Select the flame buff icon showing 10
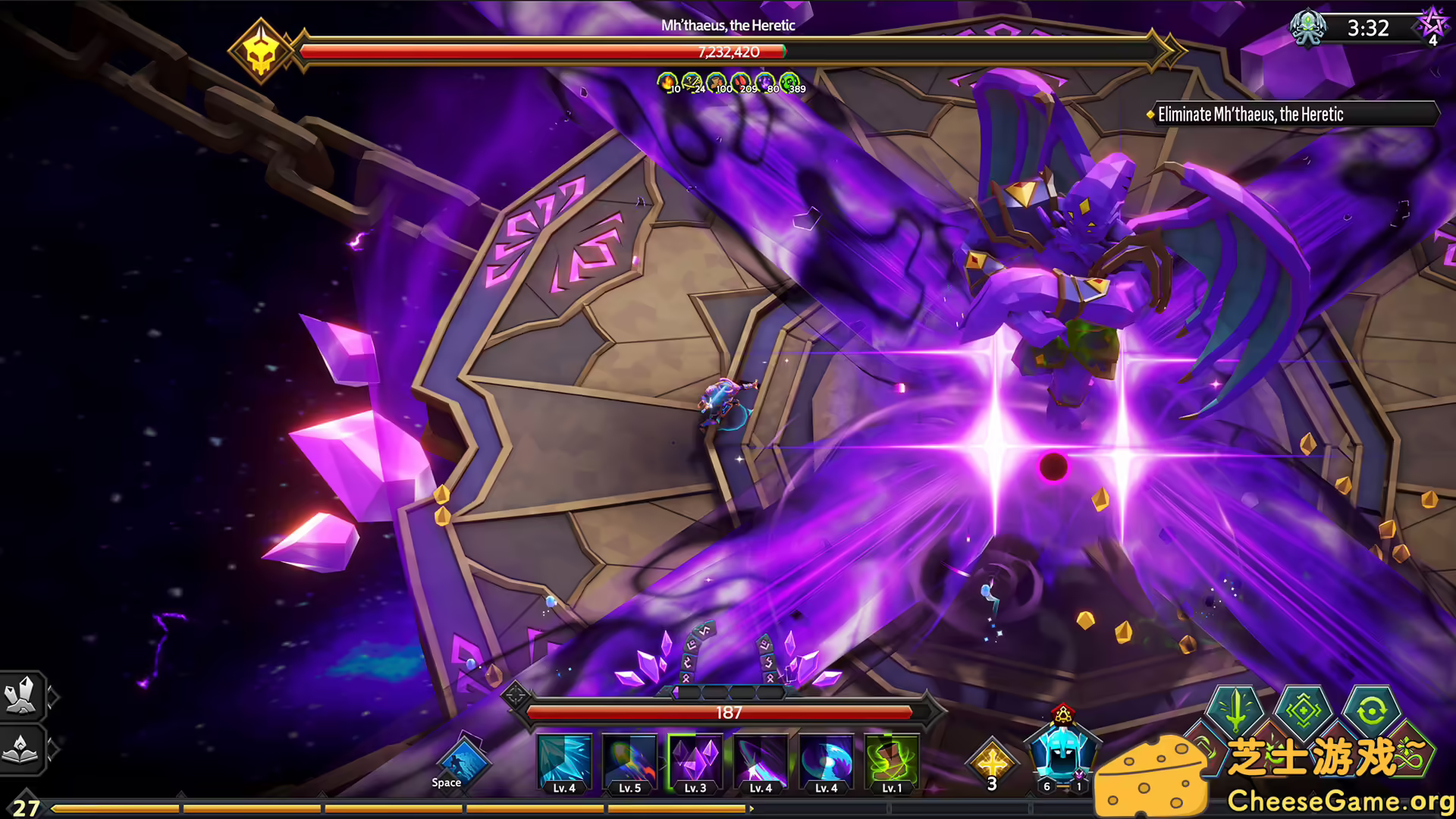 666,82
